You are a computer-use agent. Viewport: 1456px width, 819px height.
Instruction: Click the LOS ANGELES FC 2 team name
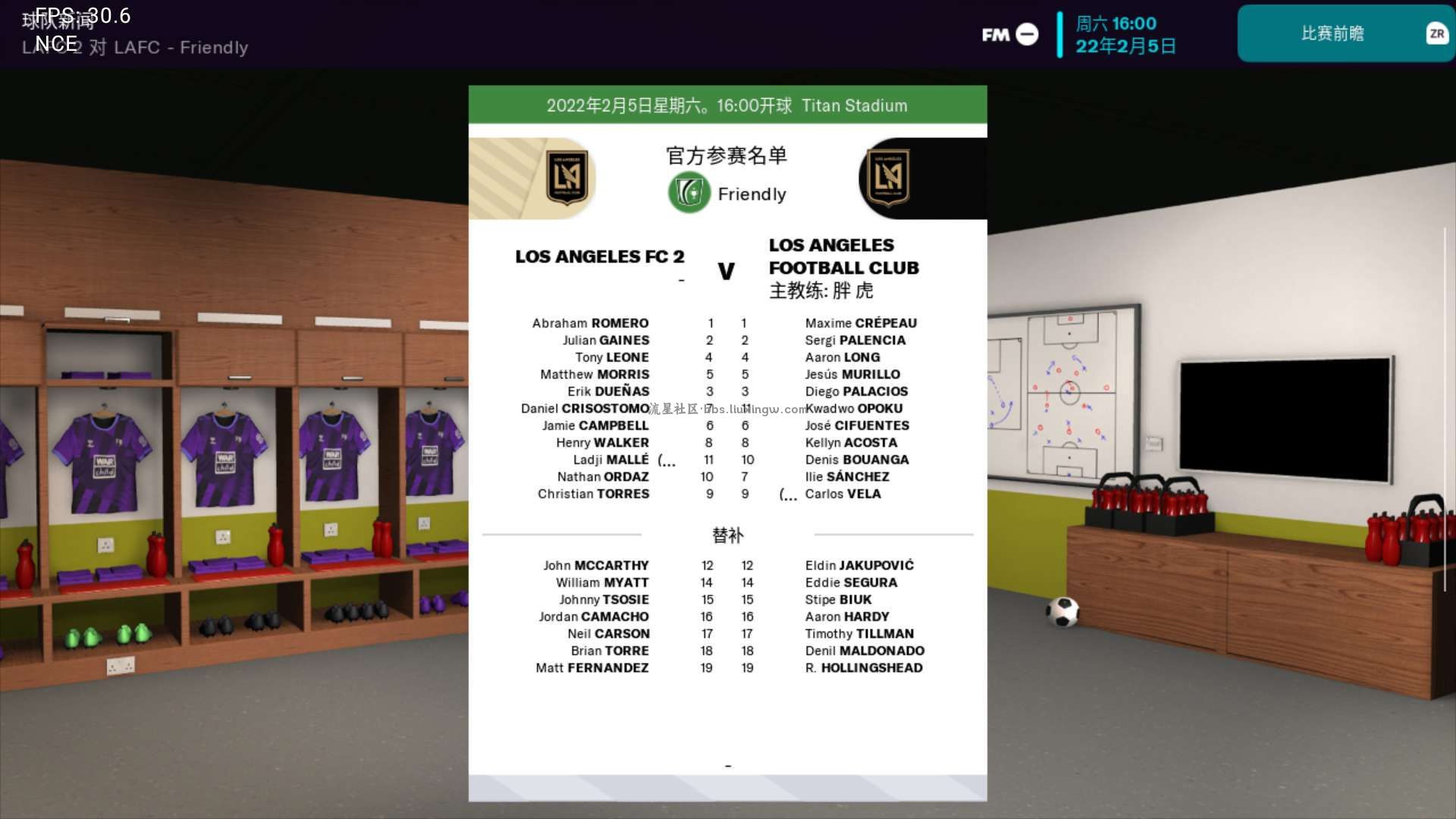click(599, 257)
